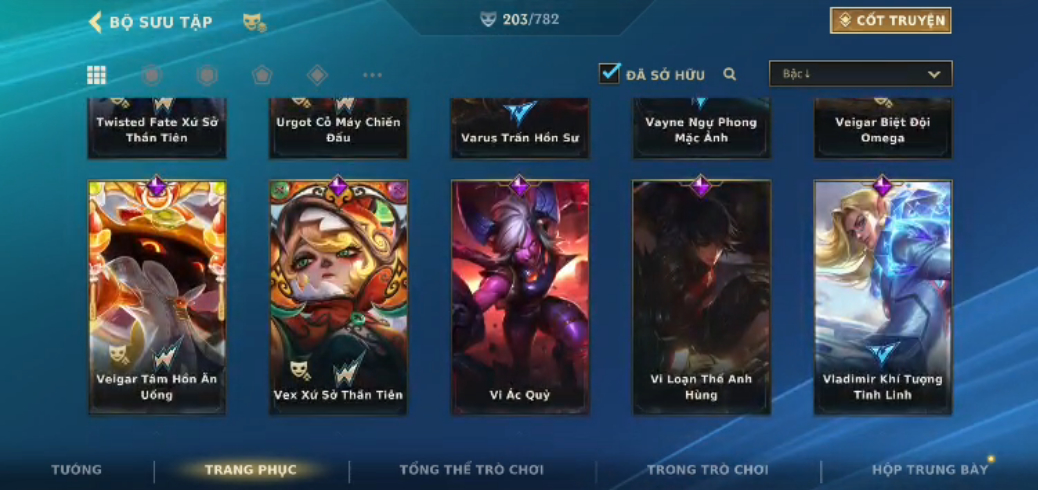The height and width of the screenshot is (490, 1038).
Task: Click the theater masks icon beside the title
Action: point(254,22)
